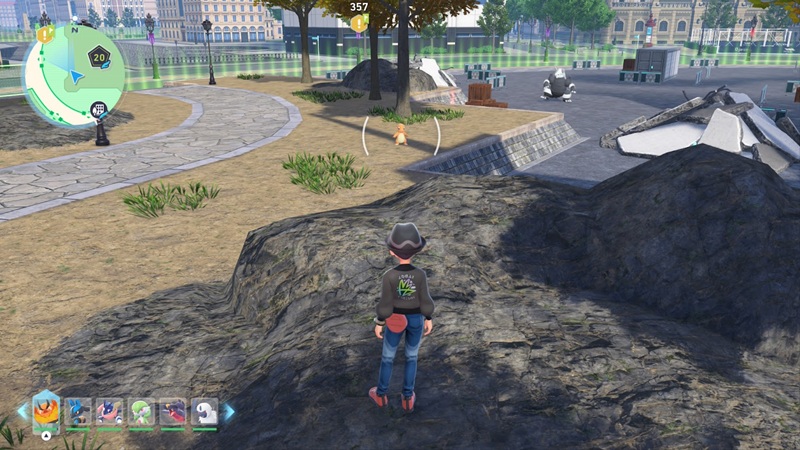The width and height of the screenshot is (800, 450).
Task: Choose Lucario from the party bar
Action: coord(78,412)
